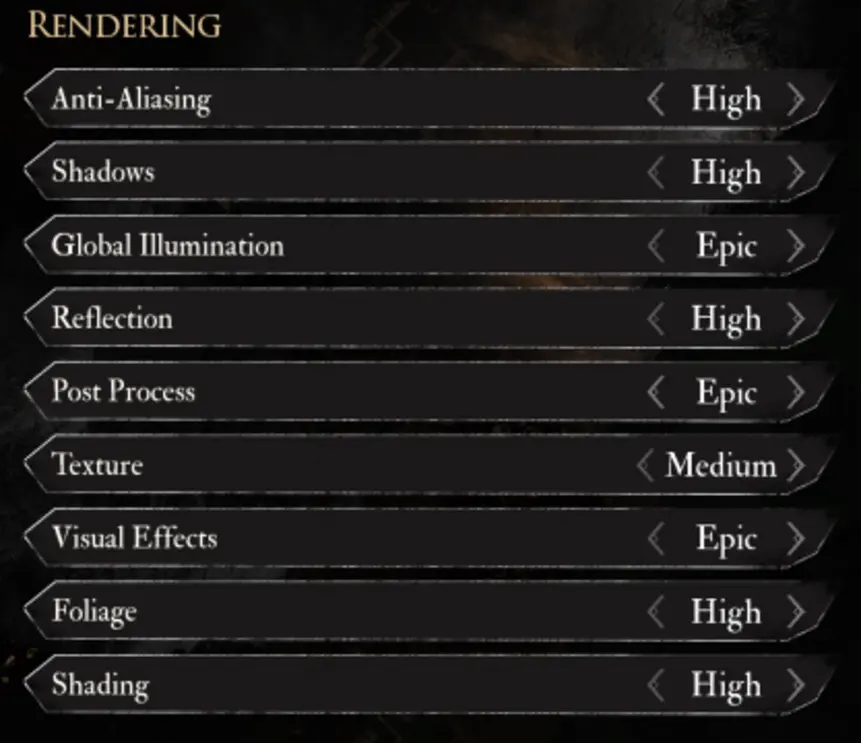Highlight the Shadows setting row label
Screen dimensions: 861x743
coord(103,172)
